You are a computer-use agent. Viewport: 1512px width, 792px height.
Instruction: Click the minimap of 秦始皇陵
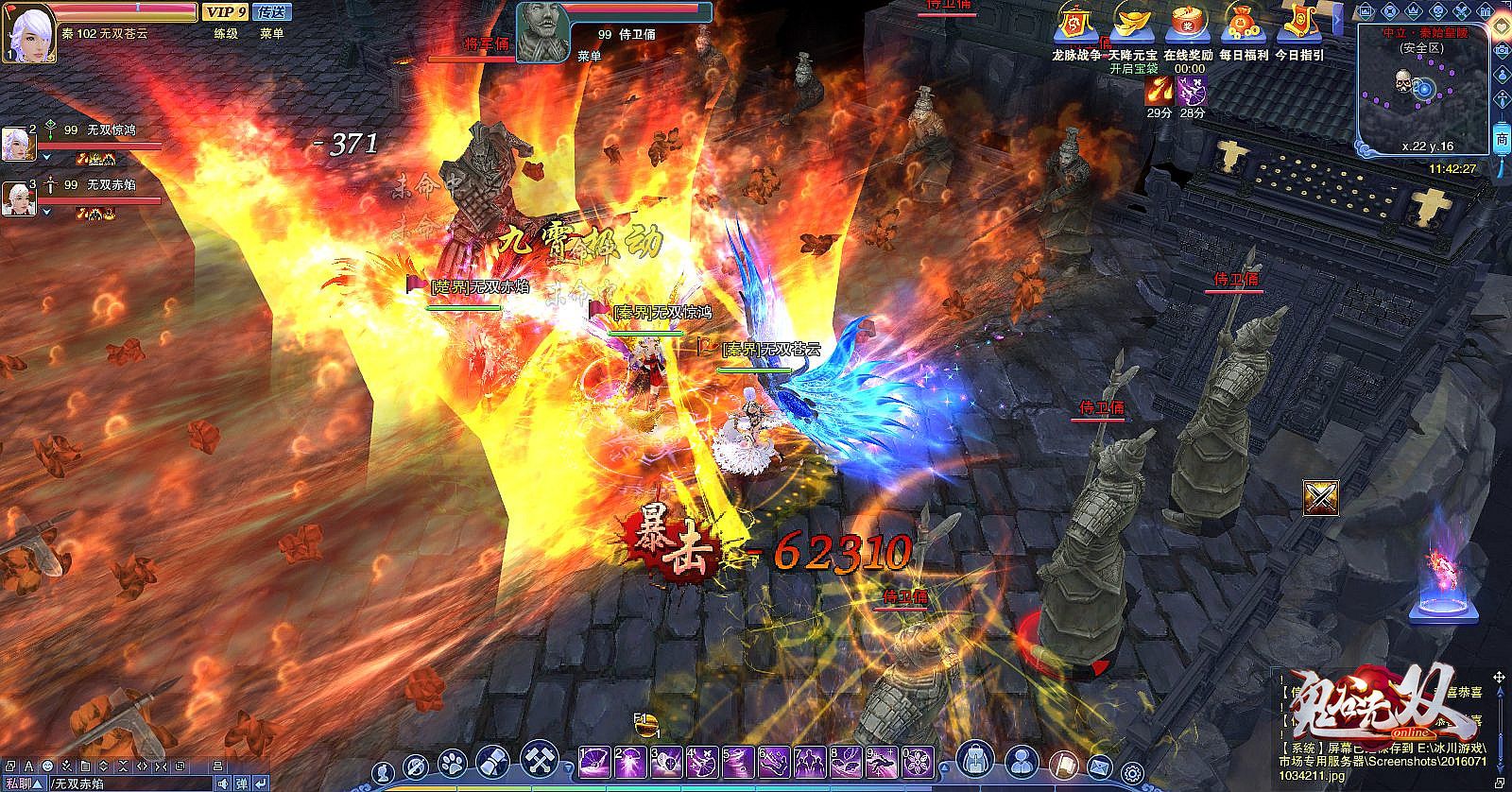pyautogui.click(x=1423, y=88)
